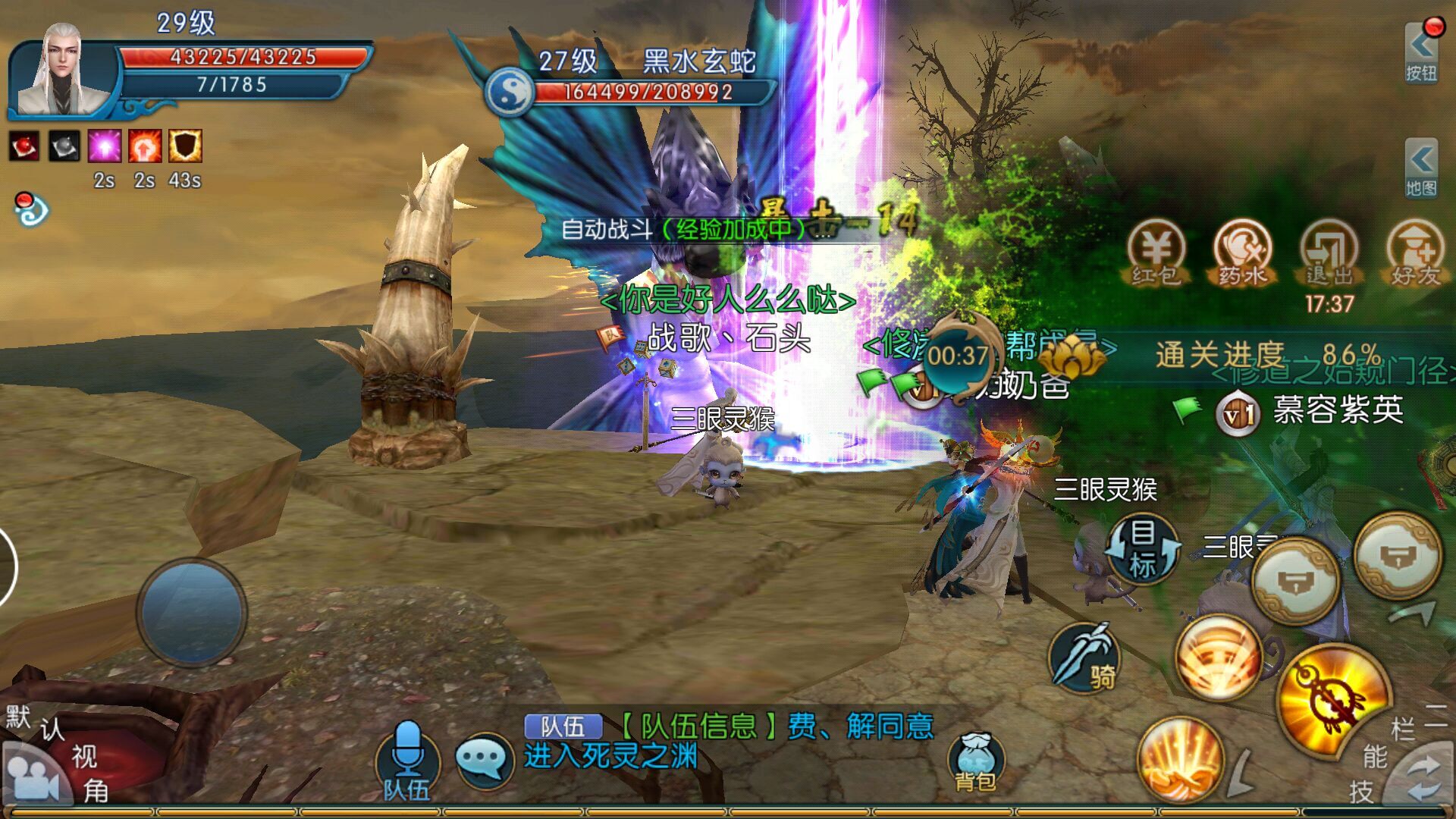This screenshot has height=819, width=1456.
Task: Exit the dungeon with 退出
Action: [x=1329, y=254]
